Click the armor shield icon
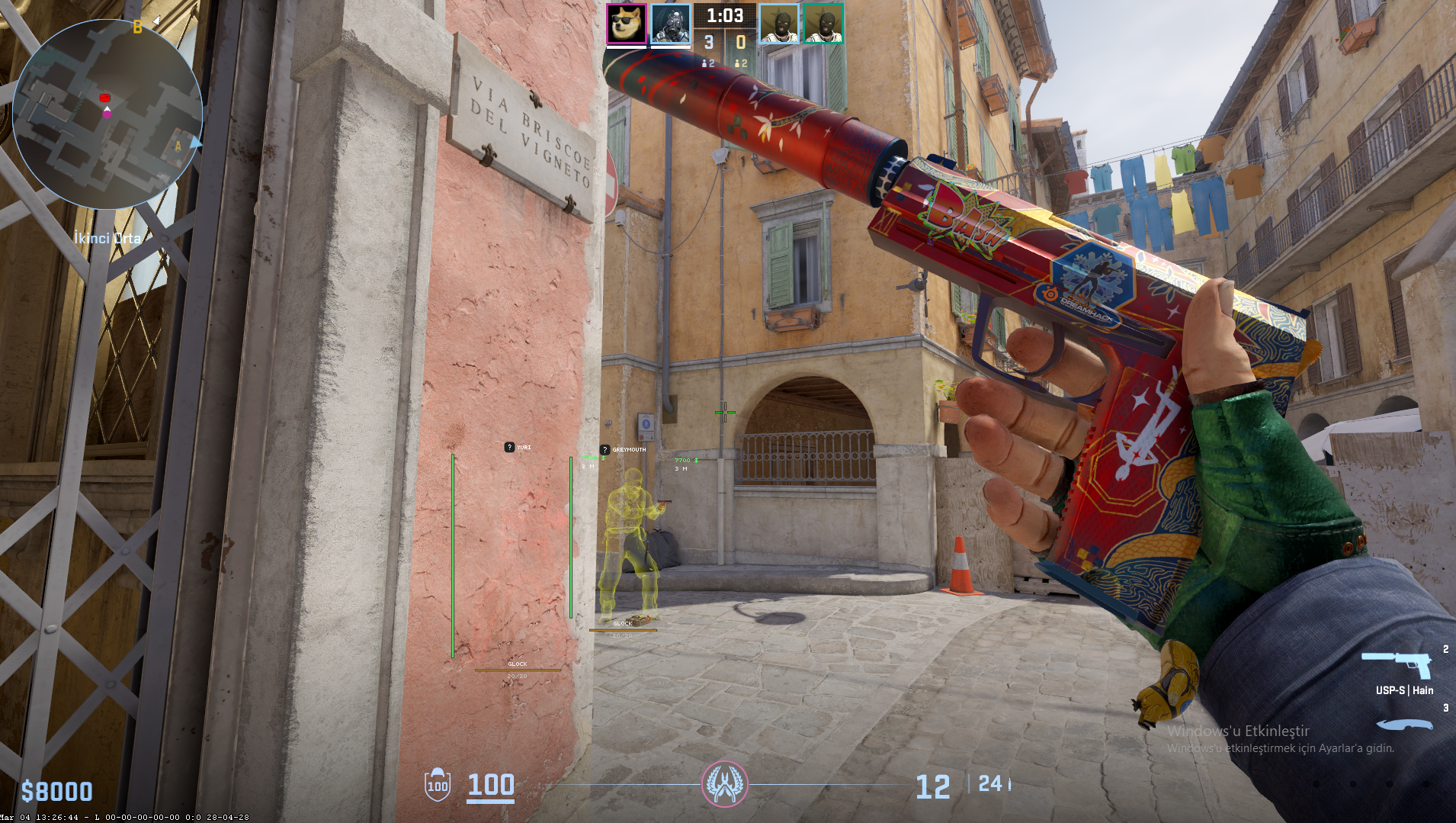This screenshot has height=823, width=1456. click(x=438, y=785)
